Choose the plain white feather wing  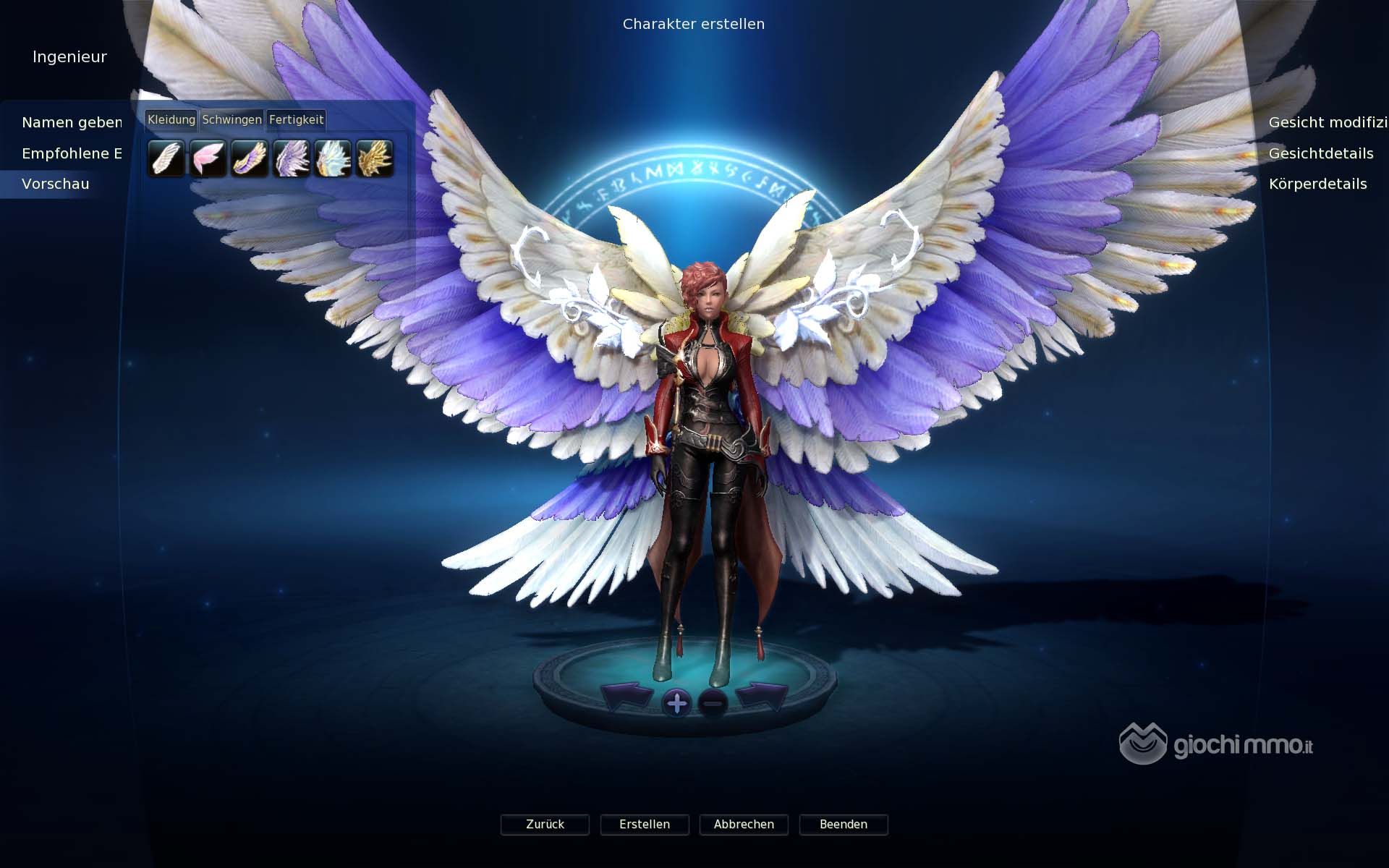(x=166, y=158)
